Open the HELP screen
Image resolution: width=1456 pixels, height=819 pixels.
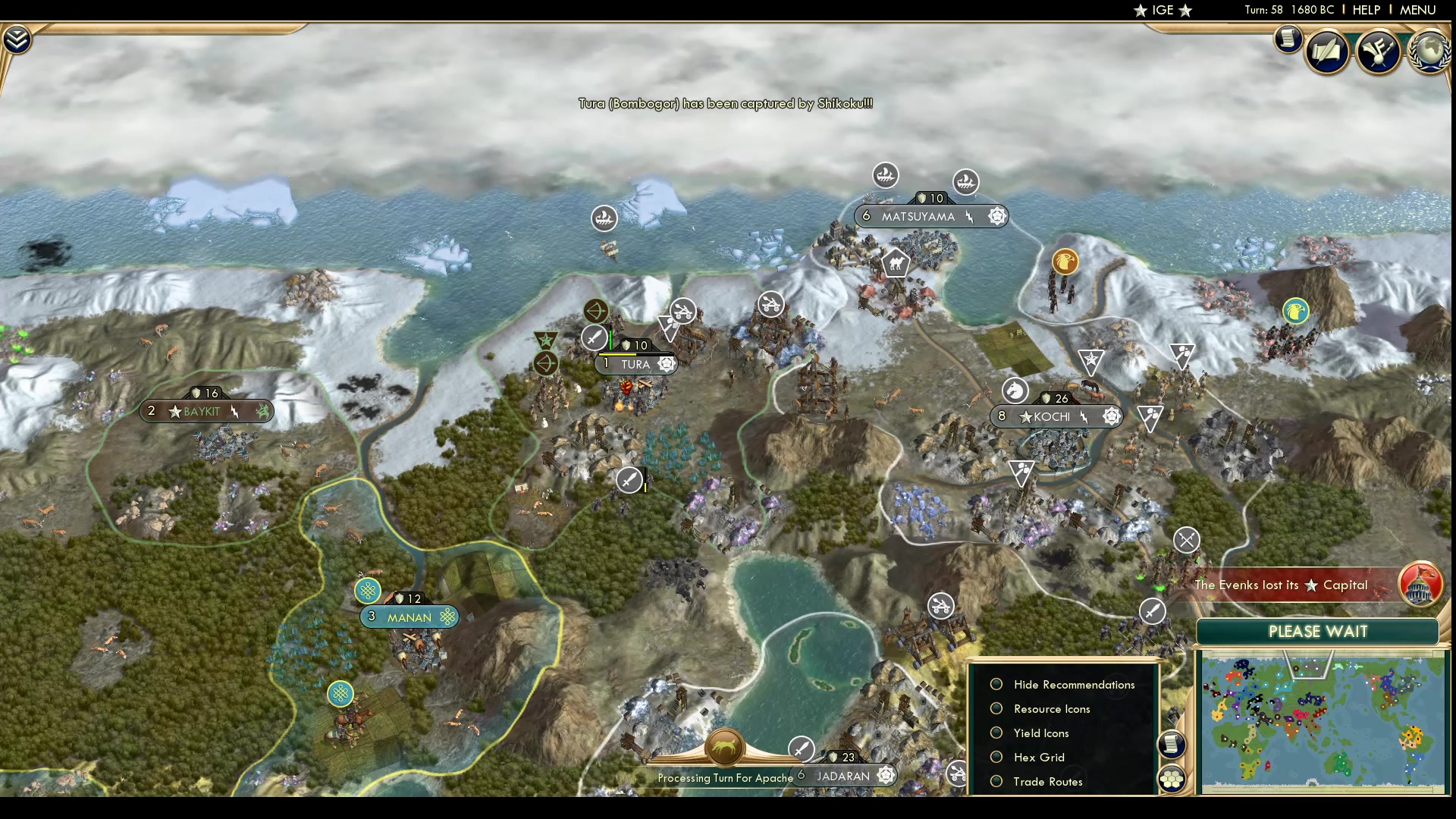point(1366,10)
